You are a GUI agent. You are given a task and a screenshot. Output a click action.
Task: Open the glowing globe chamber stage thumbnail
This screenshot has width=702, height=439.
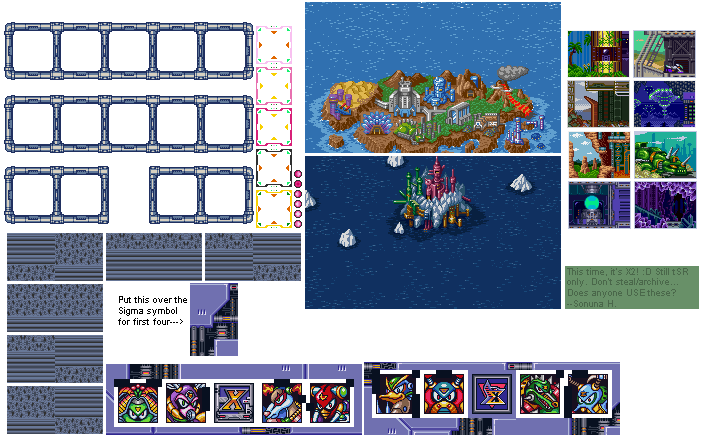pyautogui.click(x=598, y=205)
